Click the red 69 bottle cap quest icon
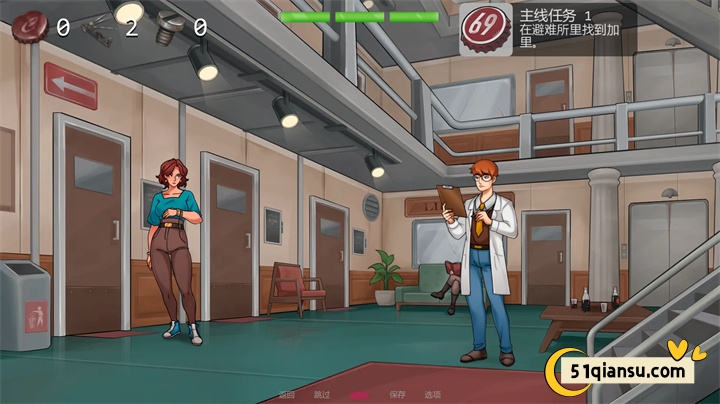Viewport: 720px width, 404px height. coord(485,30)
